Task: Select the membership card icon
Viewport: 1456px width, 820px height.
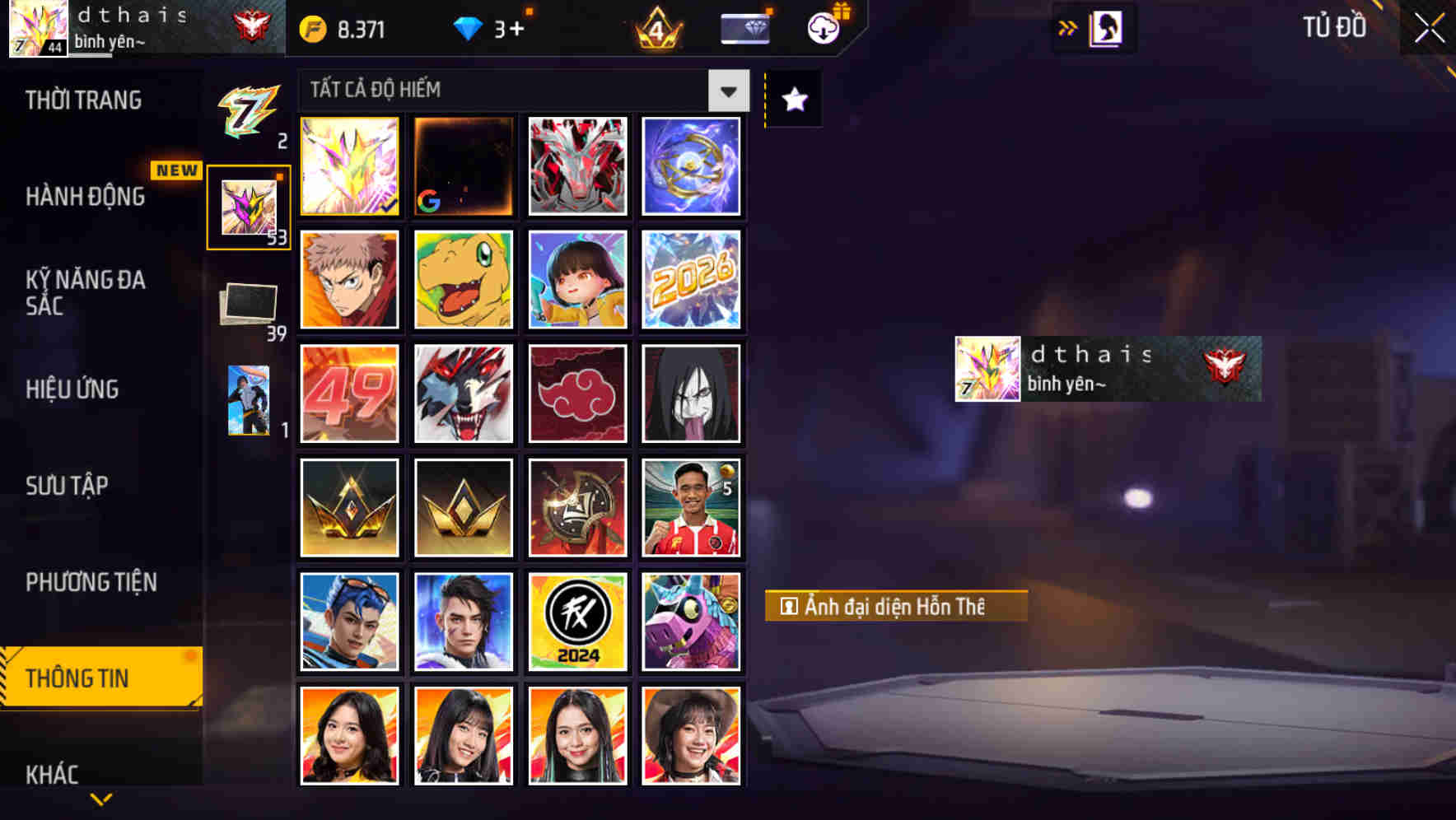Action: [744, 29]
